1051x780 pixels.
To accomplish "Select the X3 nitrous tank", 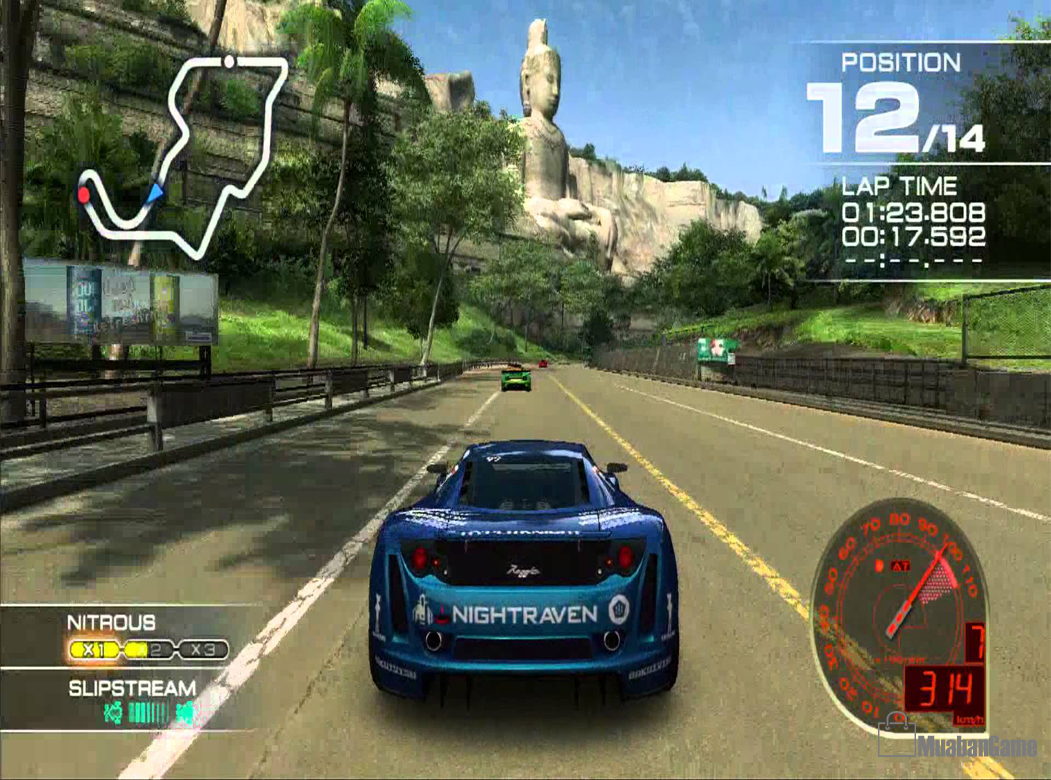I will [205, 651].
